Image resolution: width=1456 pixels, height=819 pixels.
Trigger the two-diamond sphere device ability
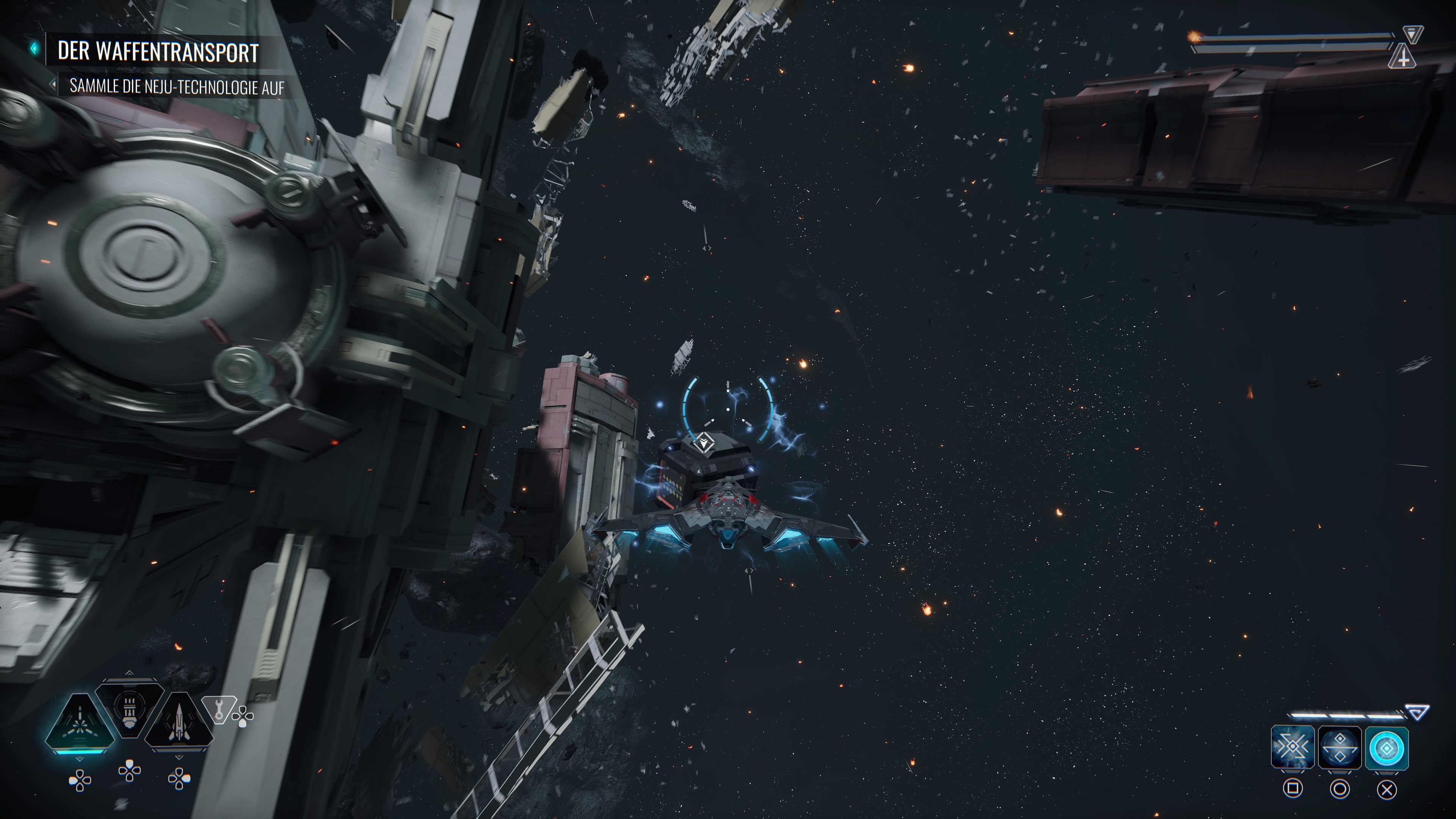pyautogui.click(x=1339, y=748)
